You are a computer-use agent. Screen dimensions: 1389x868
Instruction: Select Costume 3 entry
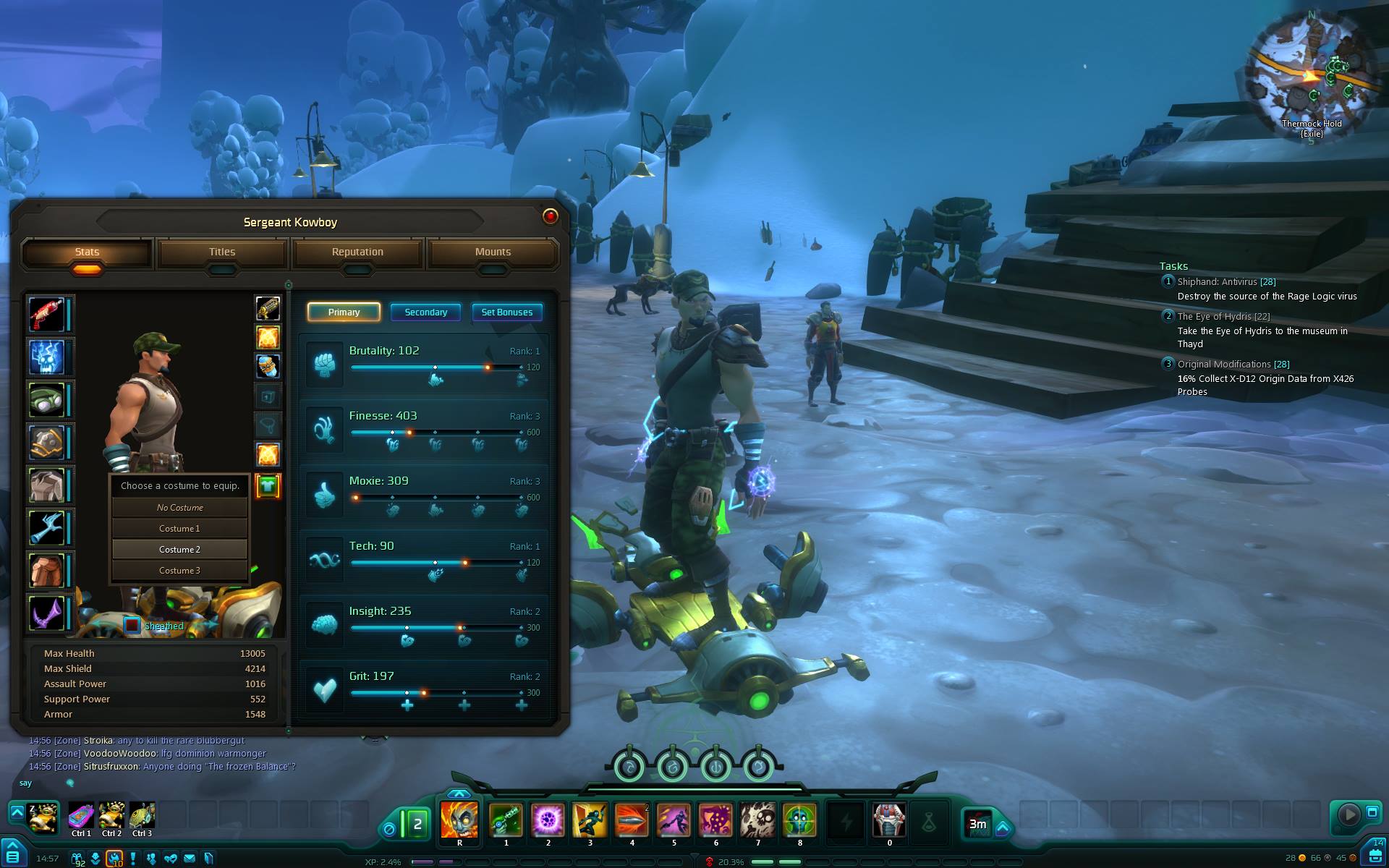179,571
